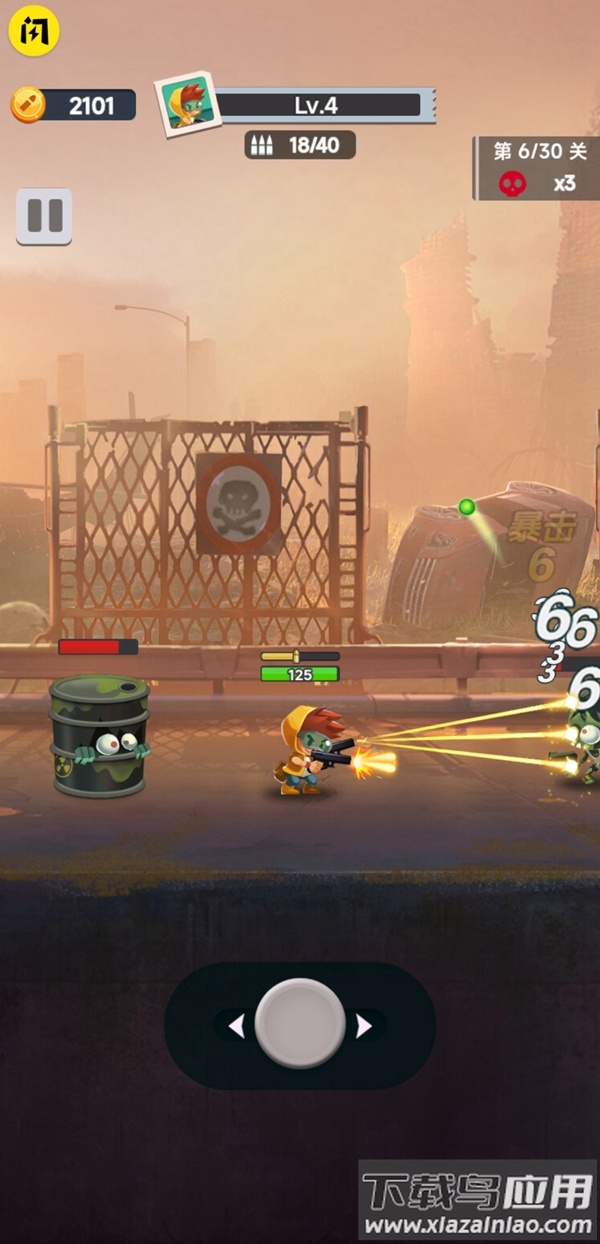
Task: Click the gray joystick knob
Action: [300, 1024]
